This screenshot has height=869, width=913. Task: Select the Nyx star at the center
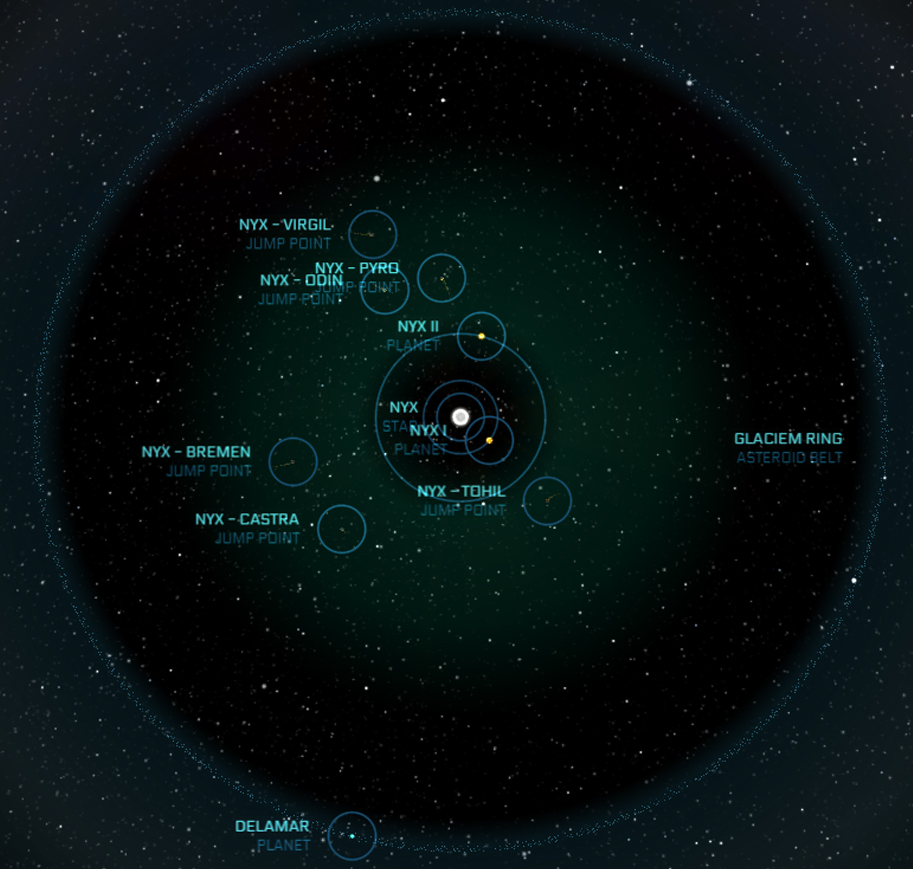(x=460, y=417)
